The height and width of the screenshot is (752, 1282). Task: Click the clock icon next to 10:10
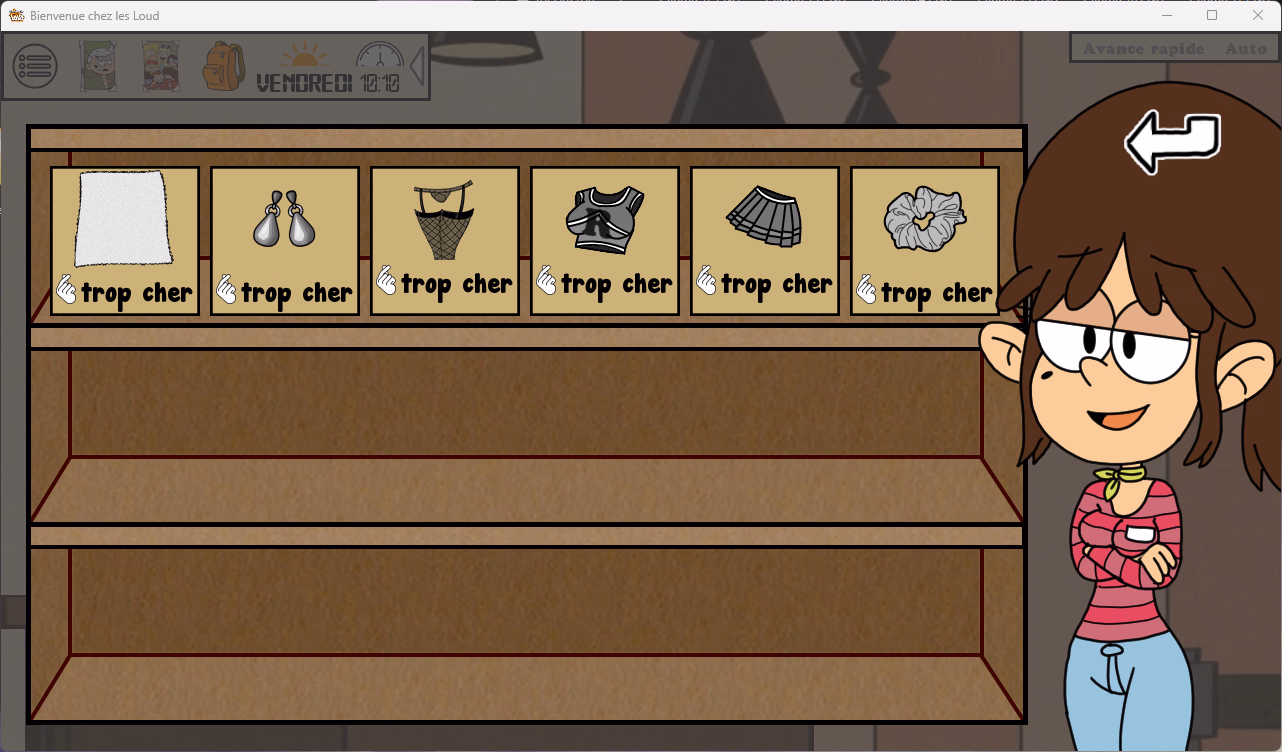[379, 57]
